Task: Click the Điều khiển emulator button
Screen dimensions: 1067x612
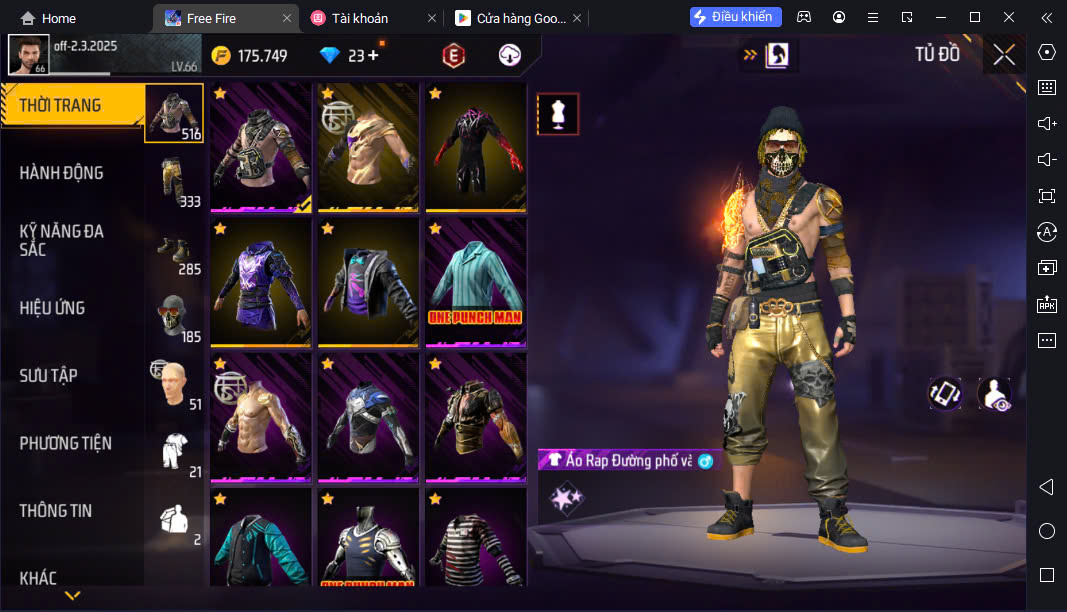Action: [735, 17]
